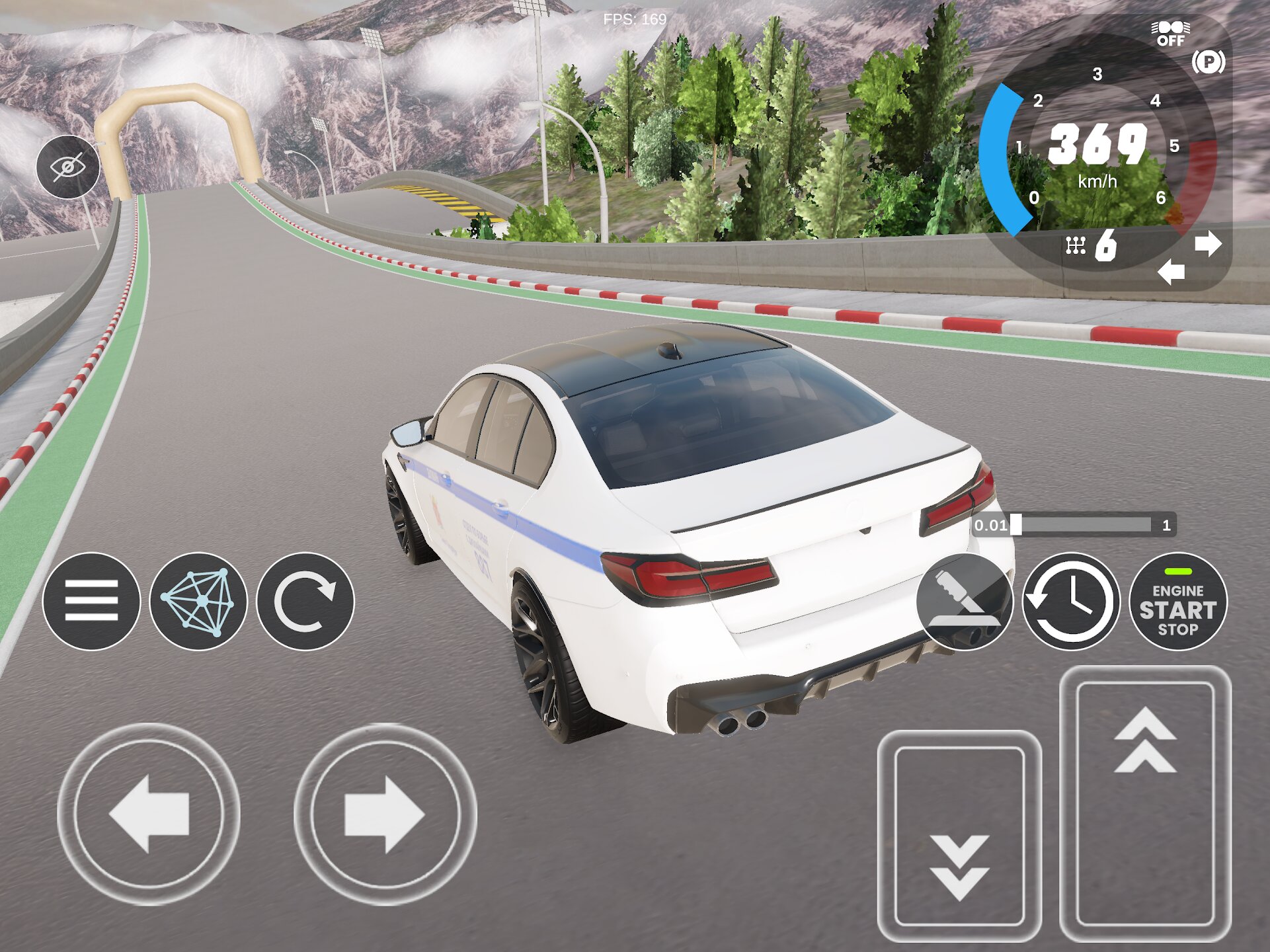Steer right with the right arrow button
This screenshot has height=952, width=1270.
pyautogui.click(x=385, y=814)
